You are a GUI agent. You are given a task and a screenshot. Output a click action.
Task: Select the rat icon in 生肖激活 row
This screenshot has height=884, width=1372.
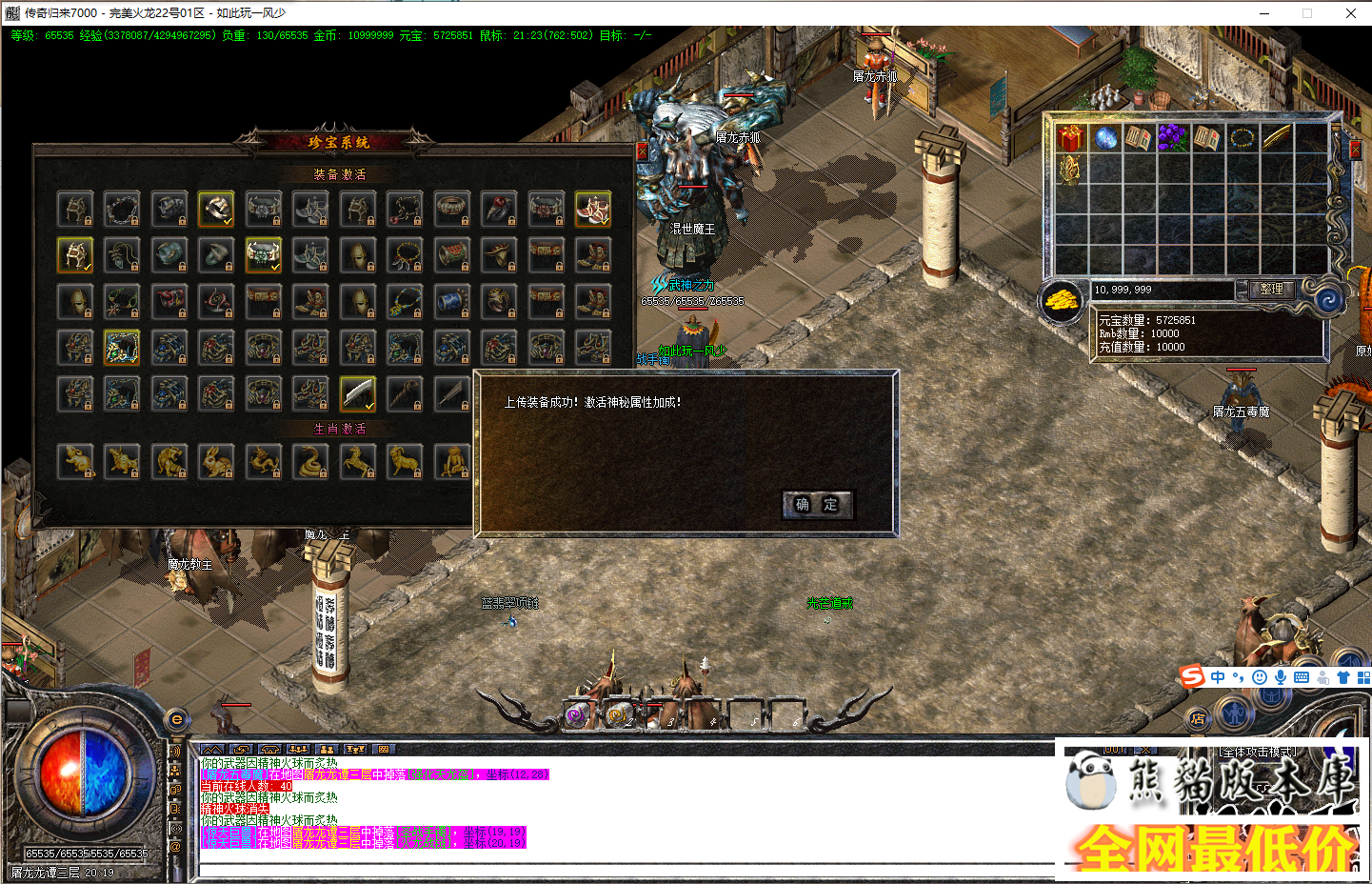point(75,461)
